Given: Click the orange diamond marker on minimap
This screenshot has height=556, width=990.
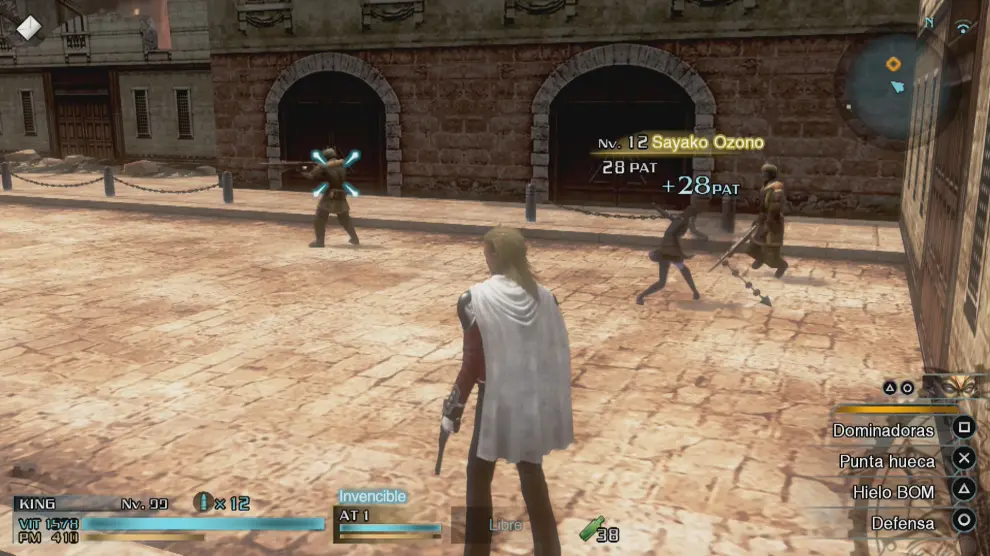Looking at the screenshot, I should click(x=893, y=64).
